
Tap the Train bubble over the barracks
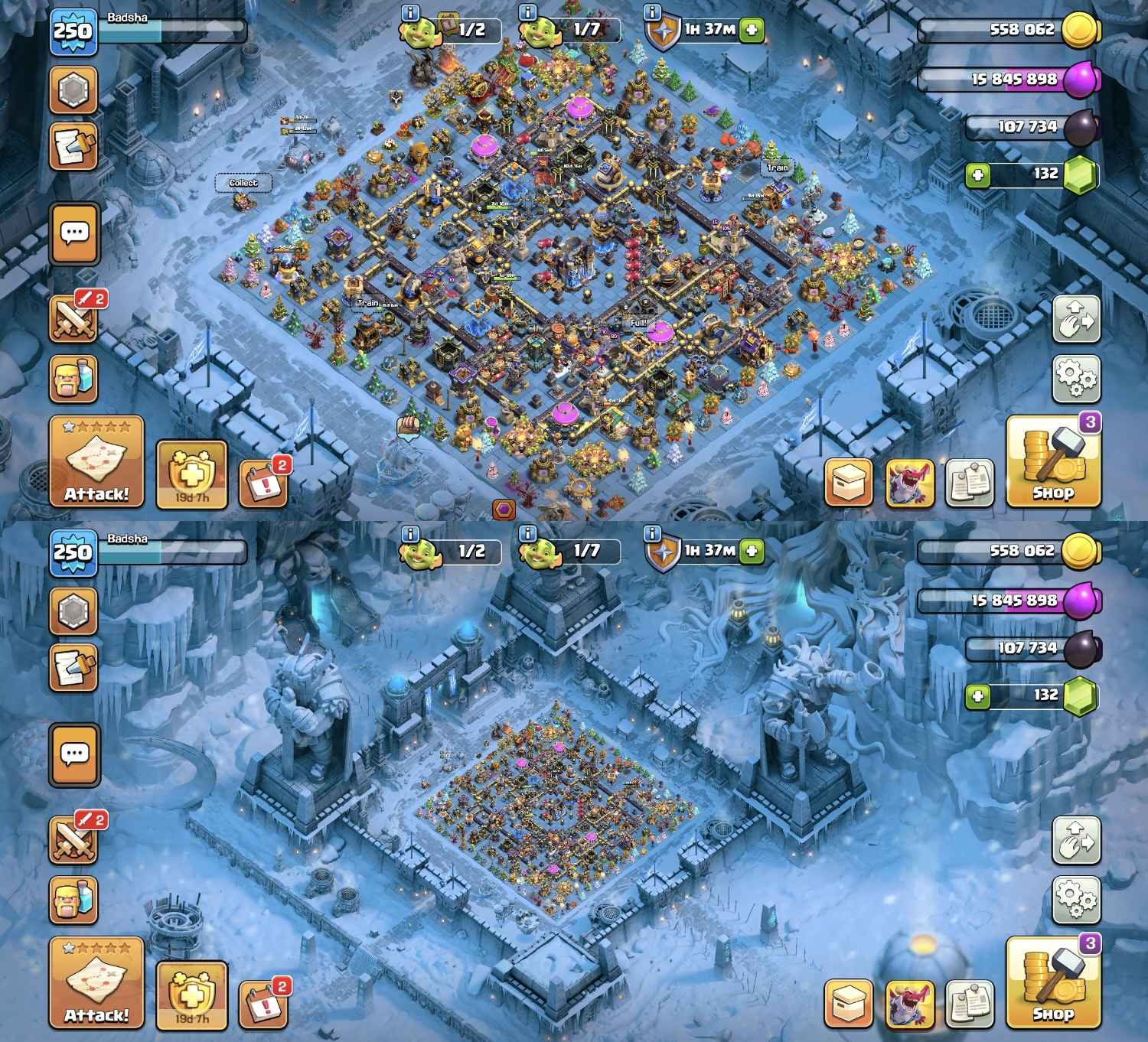click(x=778, y=168)
